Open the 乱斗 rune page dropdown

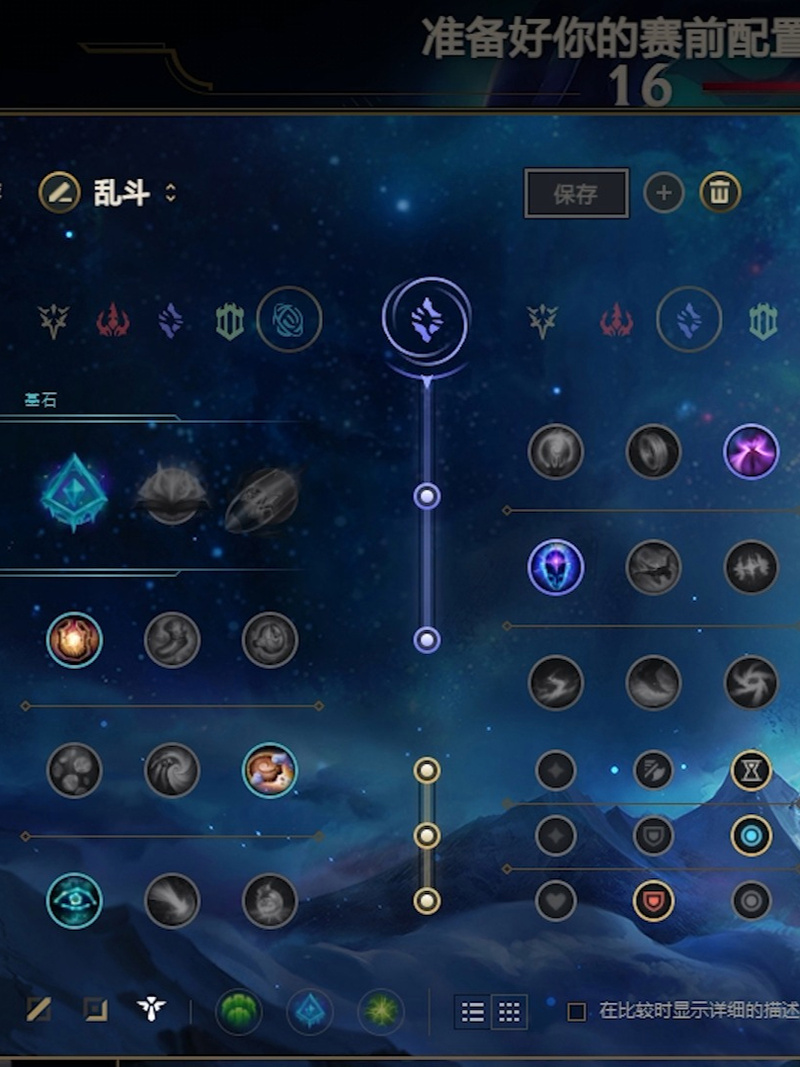(170, 193)
